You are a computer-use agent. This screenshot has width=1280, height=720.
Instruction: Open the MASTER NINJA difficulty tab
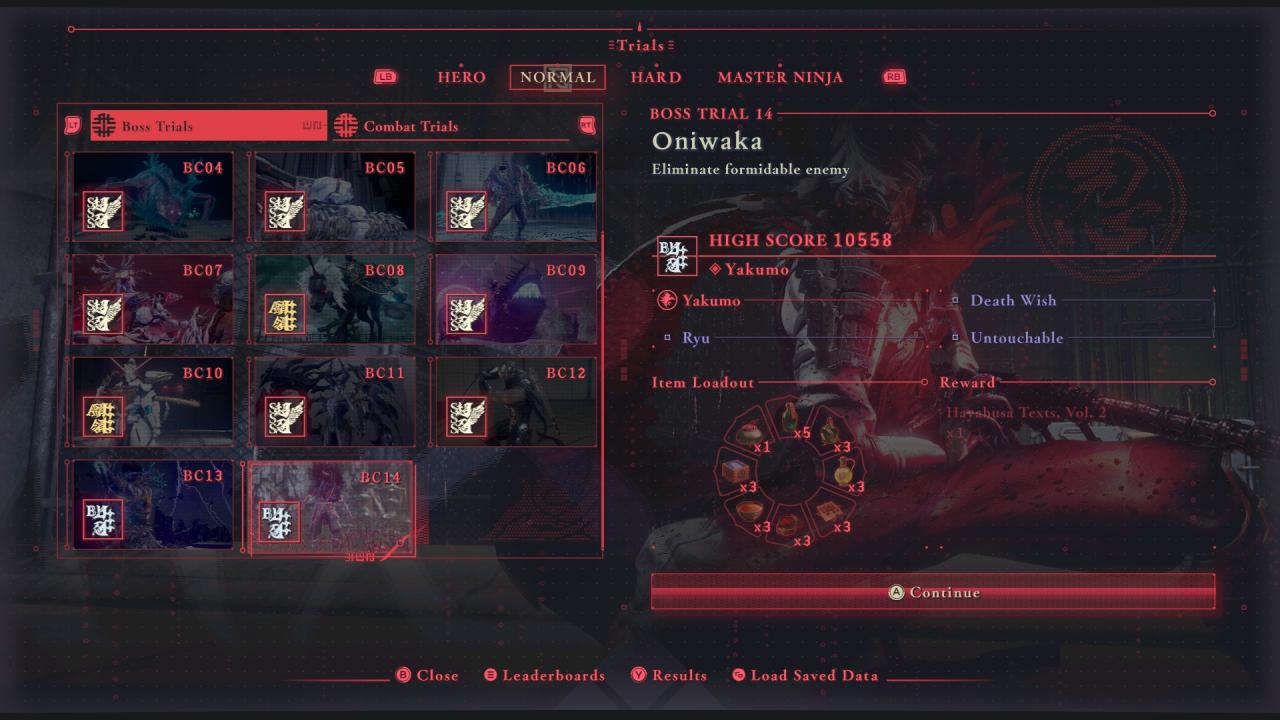780,77
